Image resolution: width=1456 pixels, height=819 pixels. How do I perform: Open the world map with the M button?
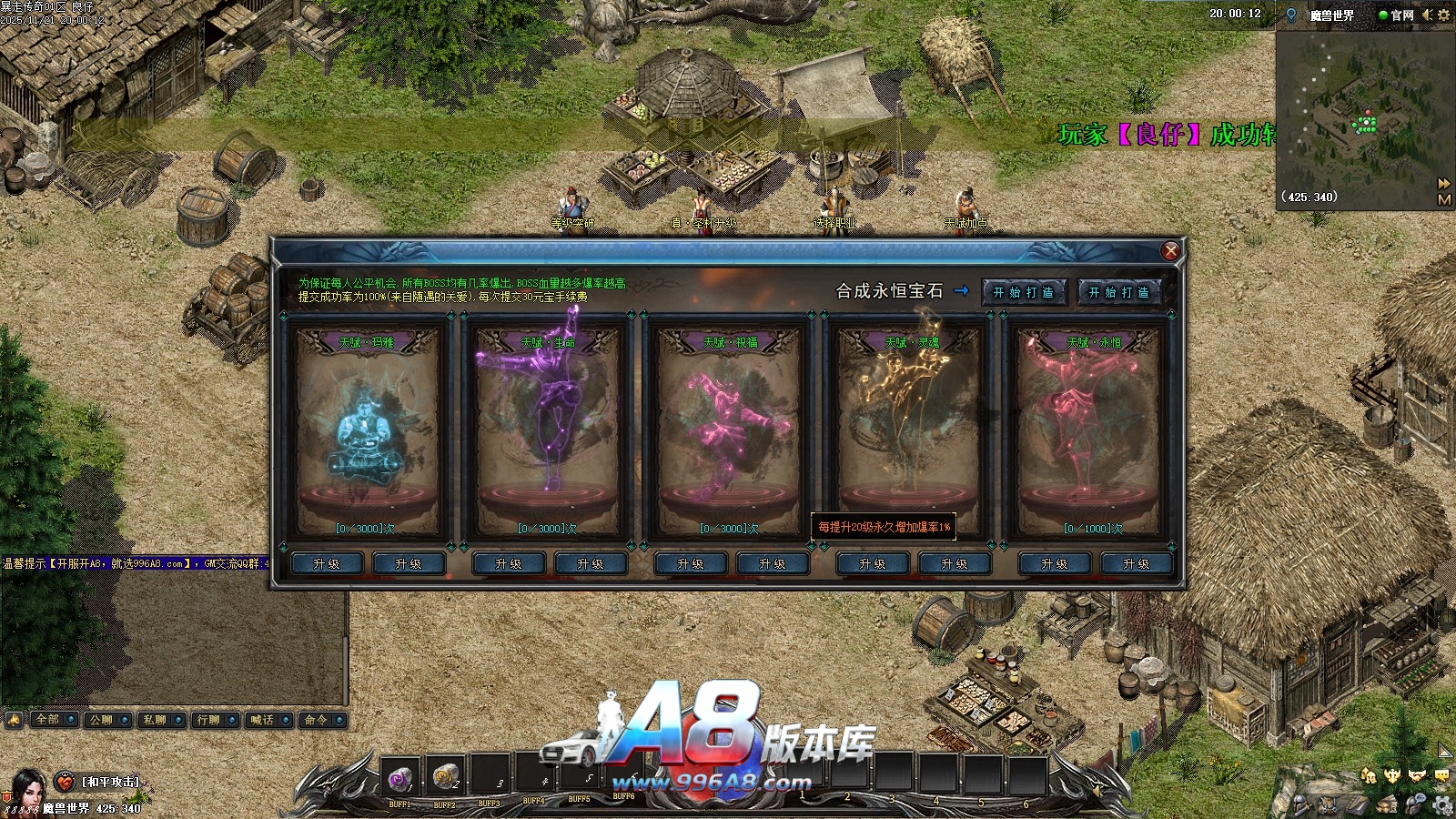1443,199
